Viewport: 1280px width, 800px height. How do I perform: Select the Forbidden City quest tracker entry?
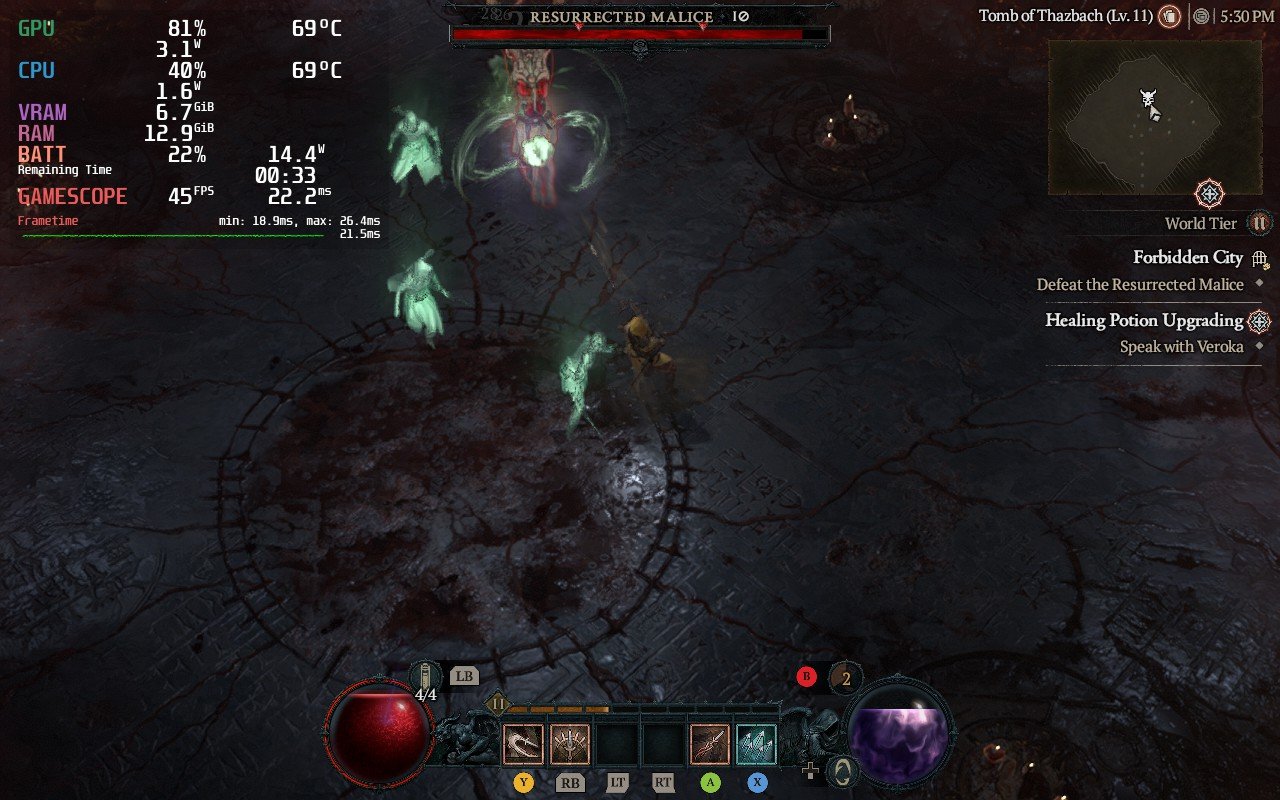[1187, 257]
